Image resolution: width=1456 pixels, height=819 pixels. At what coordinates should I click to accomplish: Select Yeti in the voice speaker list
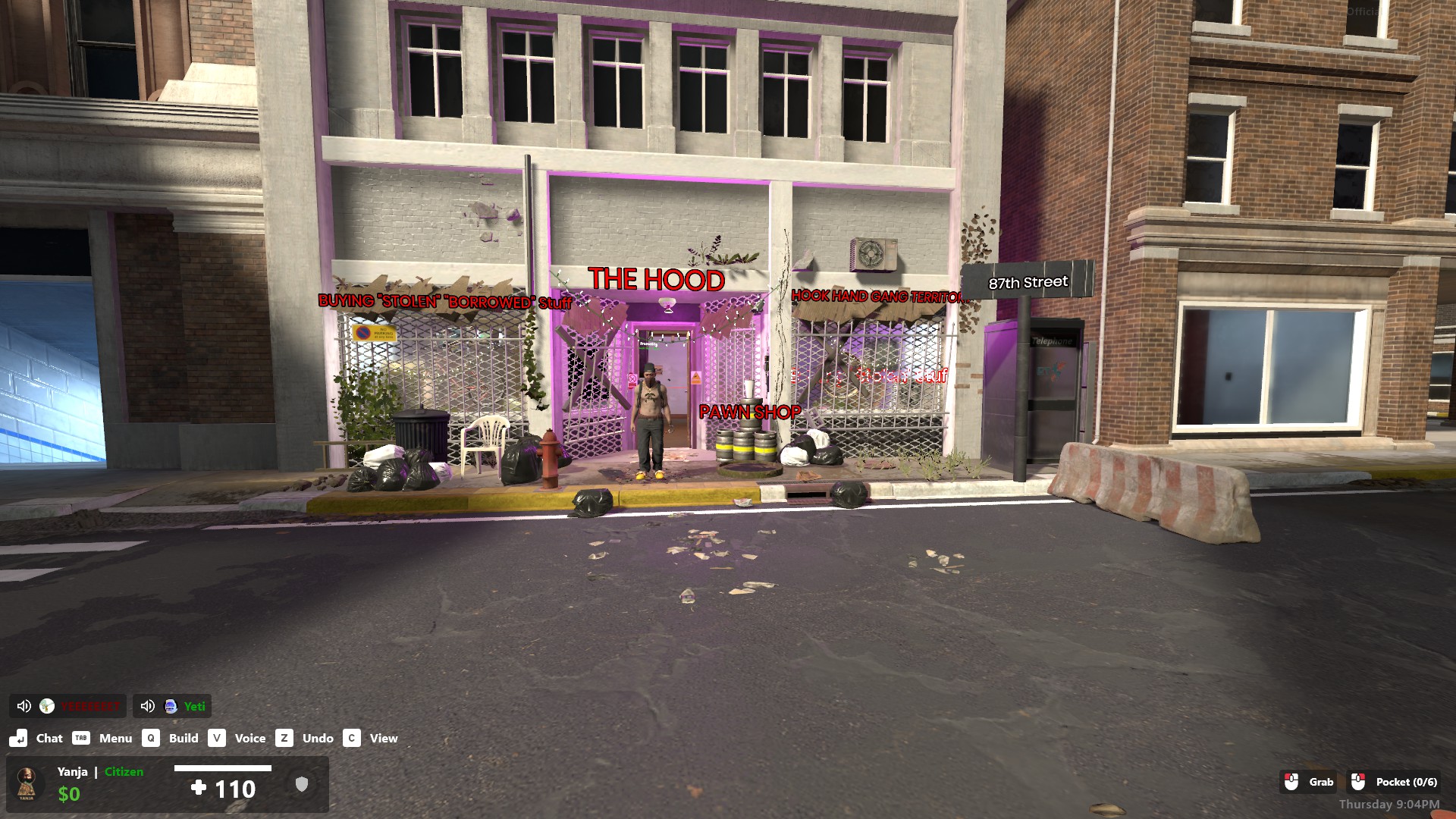coord(193,706)
